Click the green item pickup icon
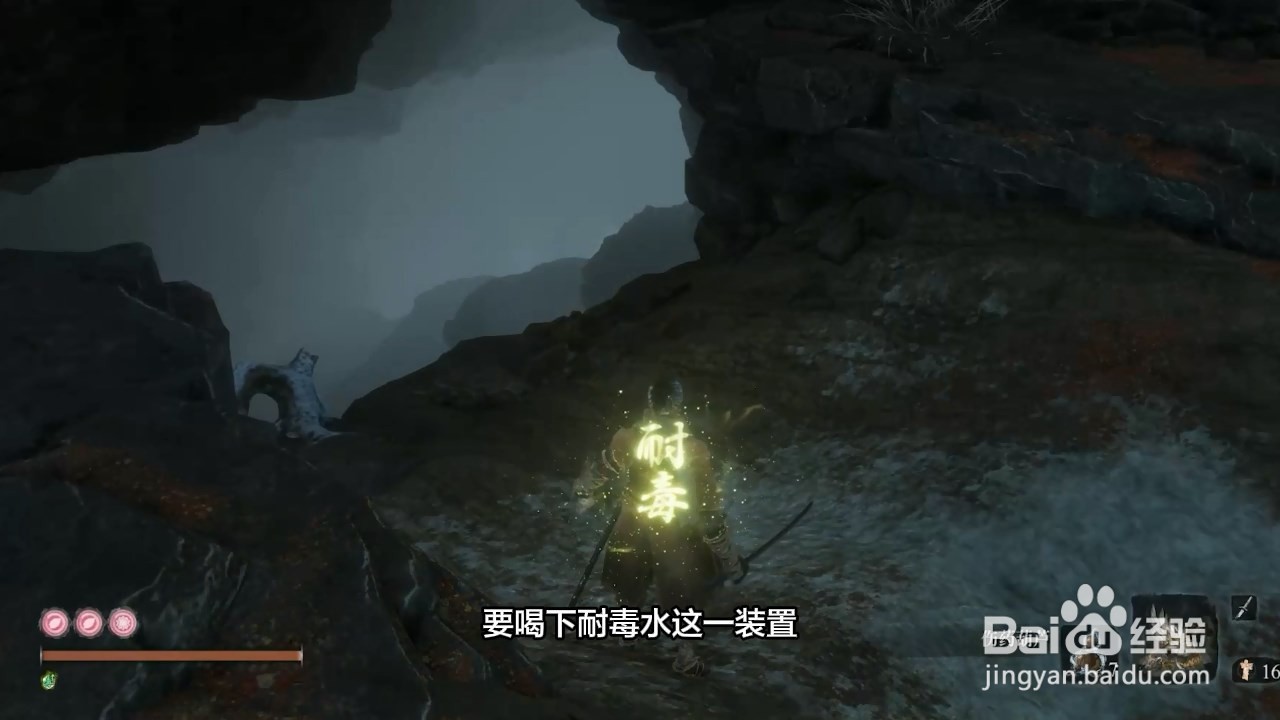The image size is (1280, 720). click(48, 678)
